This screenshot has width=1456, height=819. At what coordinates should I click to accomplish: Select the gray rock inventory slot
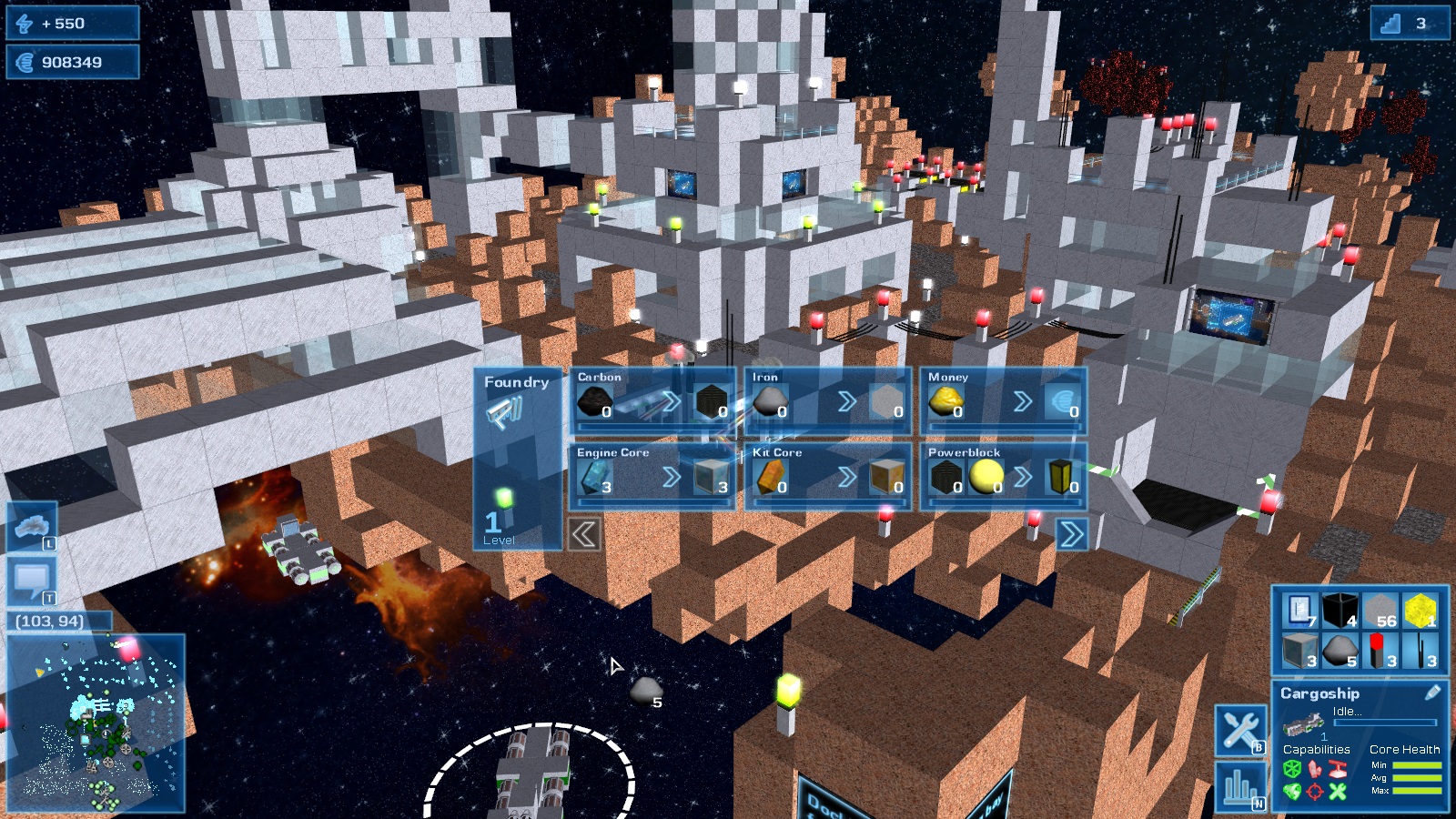pyautogui.click(x=1340, y=651)
